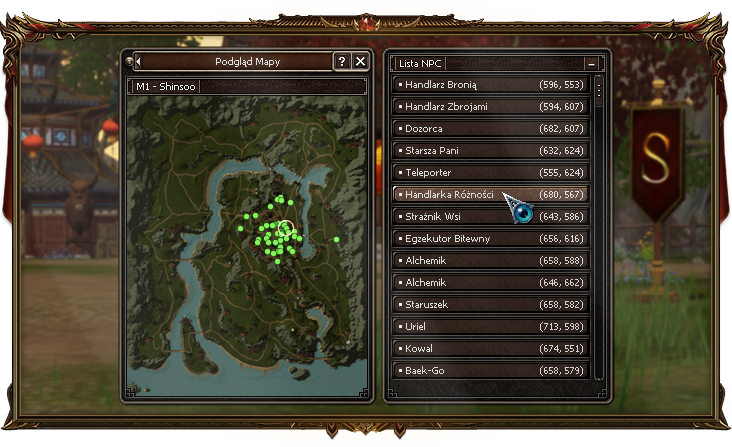
Task: Select the Staruszek NPC row
Action: [491, 304]
